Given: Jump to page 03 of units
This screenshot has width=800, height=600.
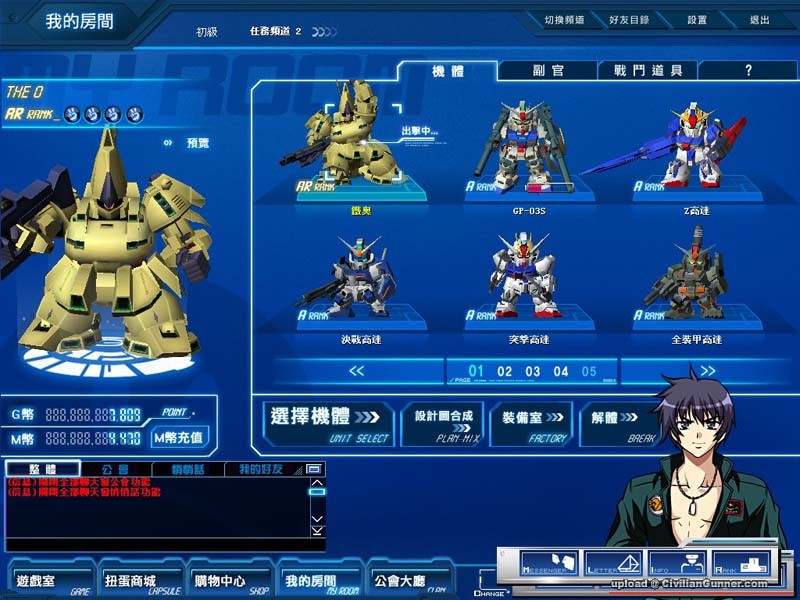Looking at the screenshot, I should [533, 372].
